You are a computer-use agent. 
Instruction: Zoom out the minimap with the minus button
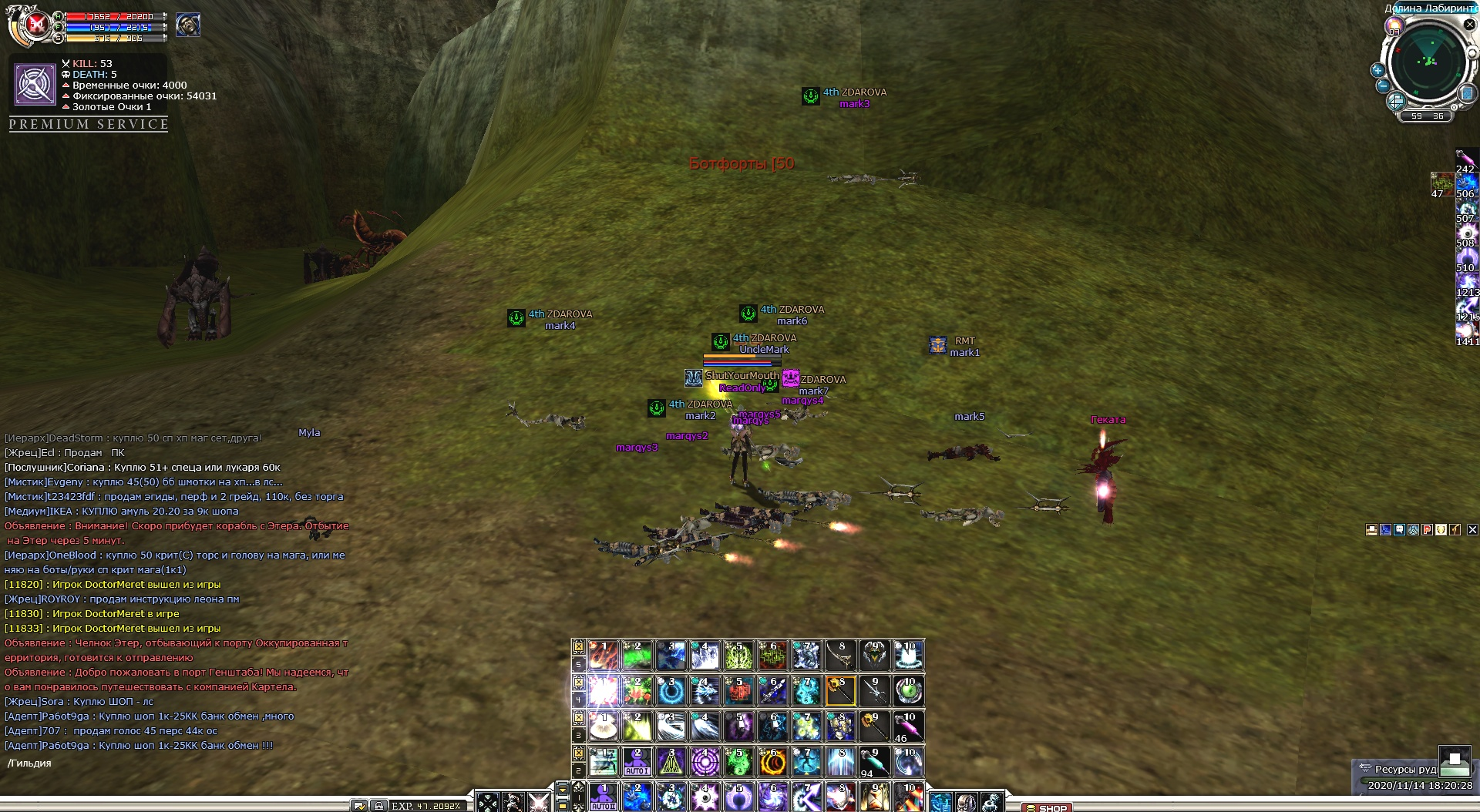click(x=1383, y=86)
